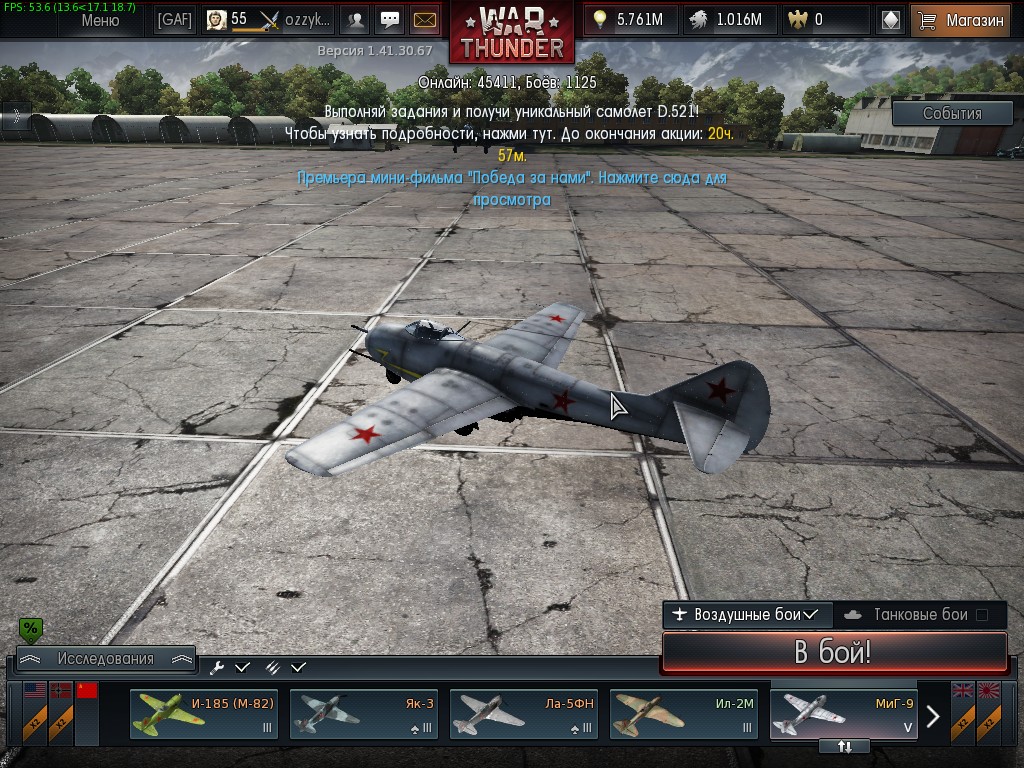Screen dimensions: 1024x768
Task: Open the Магазин shop
Action: point(960,20)
